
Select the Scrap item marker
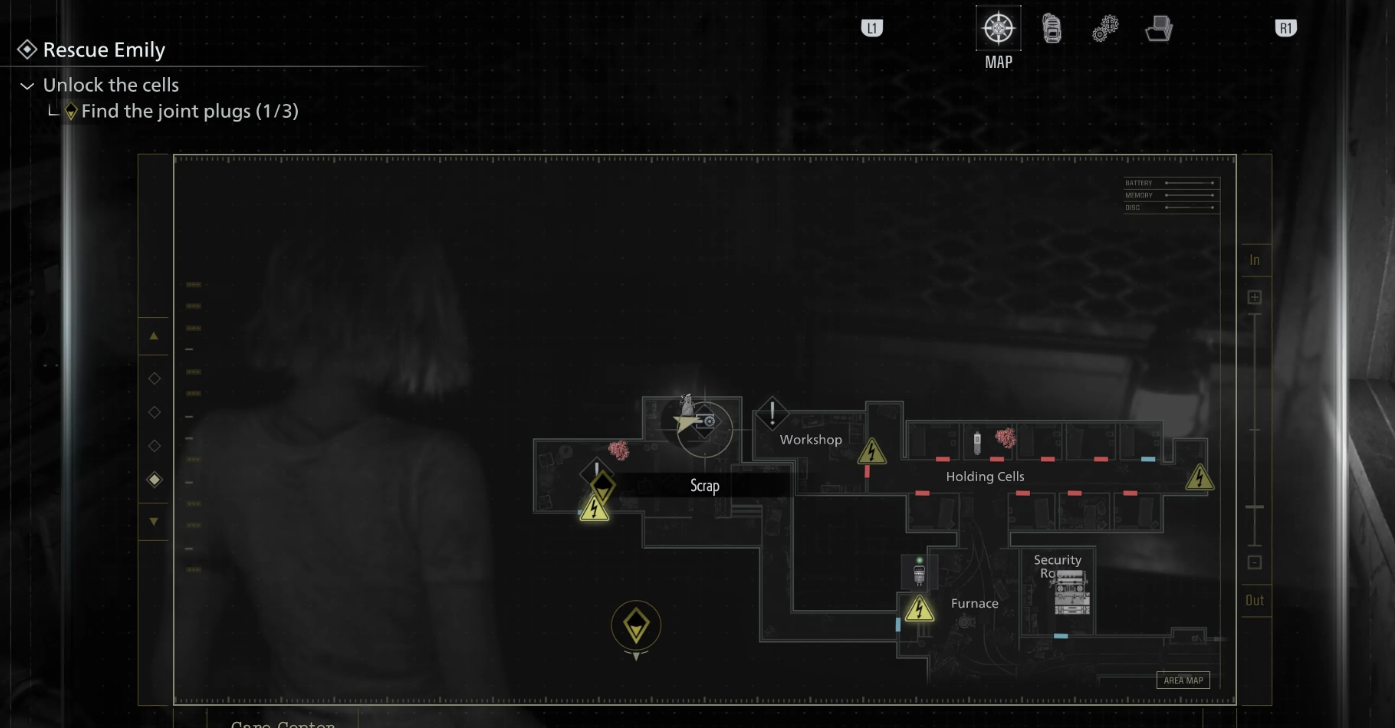click(x=600, y=485)
